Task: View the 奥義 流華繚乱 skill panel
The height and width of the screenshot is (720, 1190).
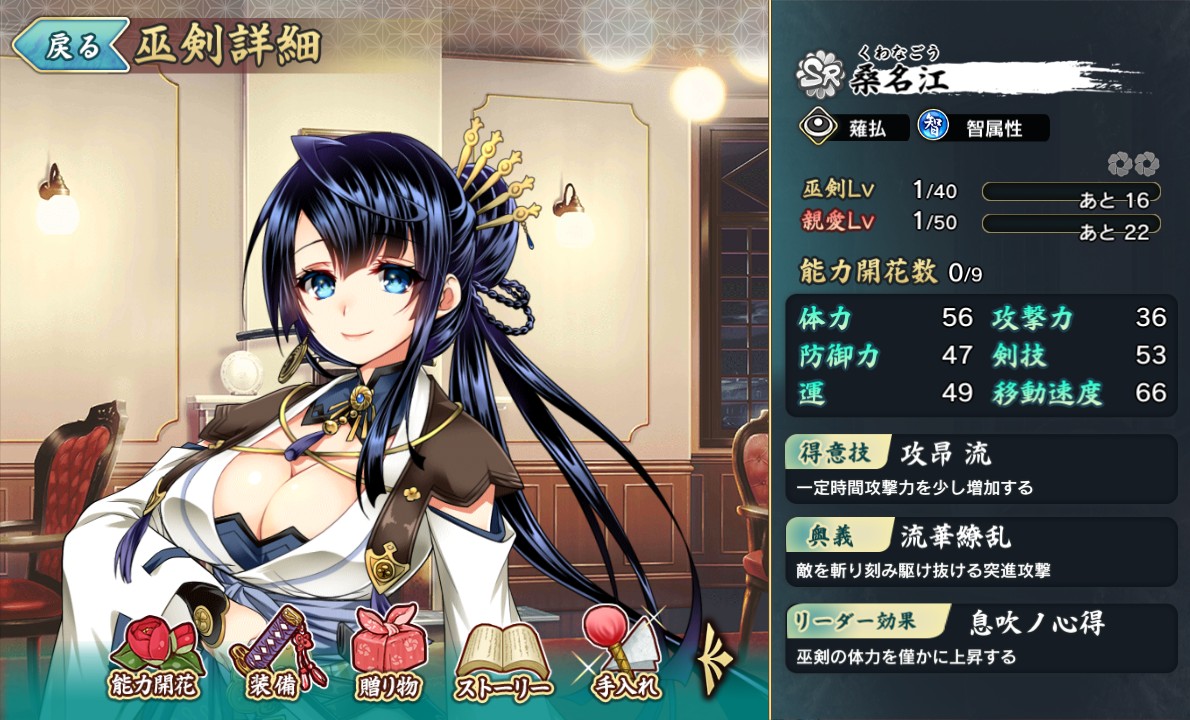Action: click(980, 551)
